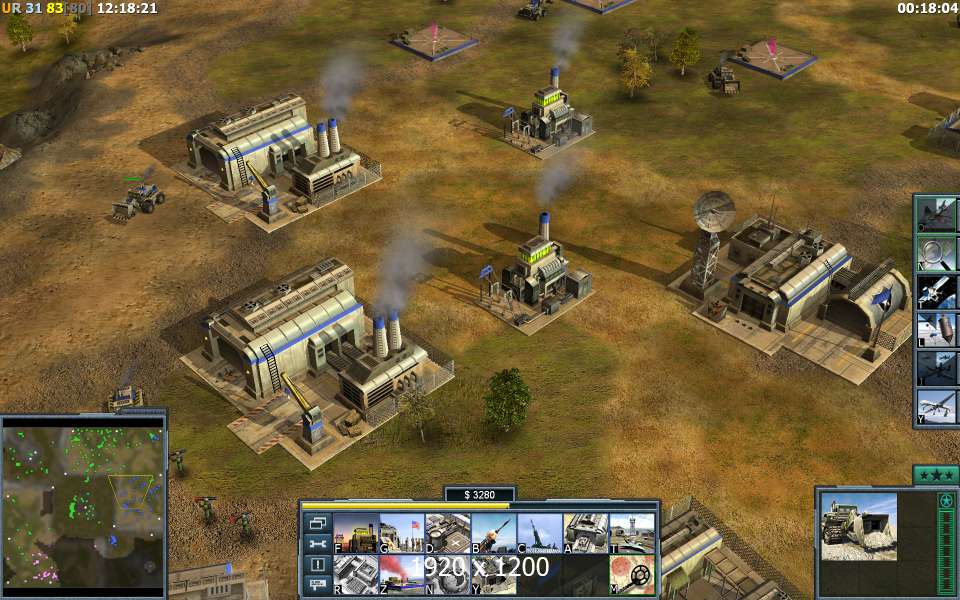Pick the War Factory build icon (A)
Viewport: 960px width, 600px height.
(x=586, y=533)
